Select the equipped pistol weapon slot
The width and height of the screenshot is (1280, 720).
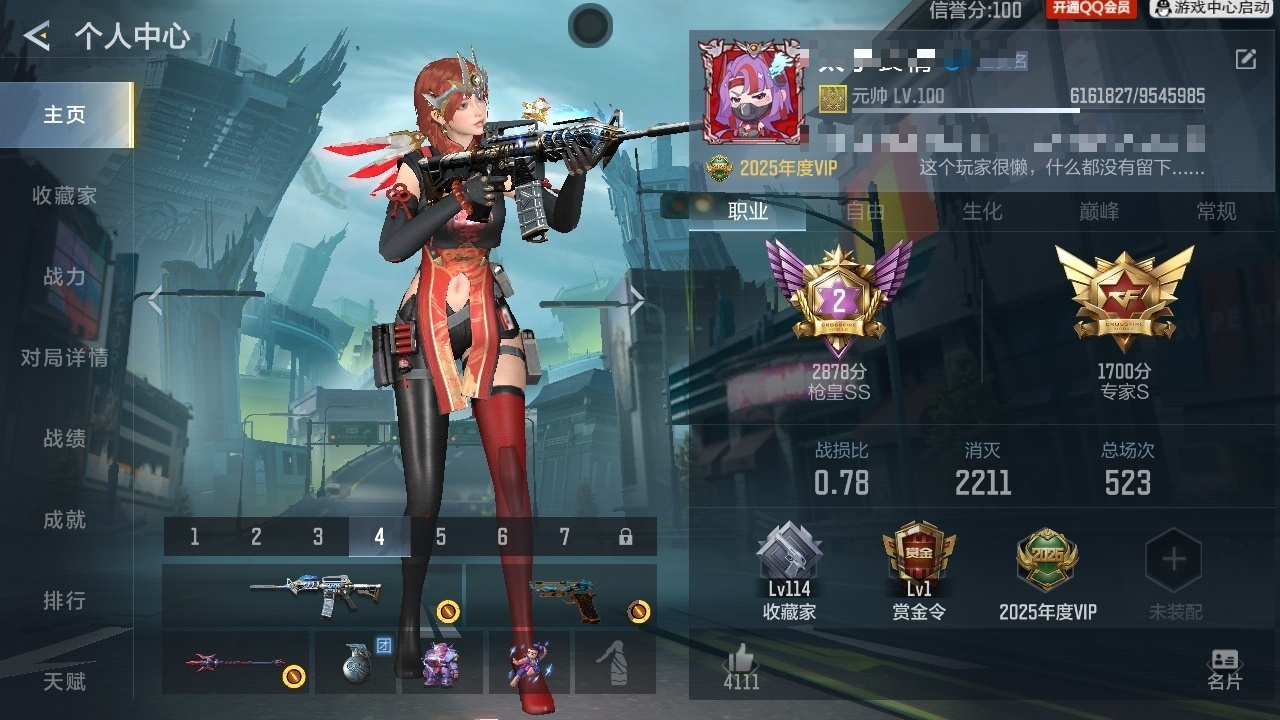tap(561, 595)
